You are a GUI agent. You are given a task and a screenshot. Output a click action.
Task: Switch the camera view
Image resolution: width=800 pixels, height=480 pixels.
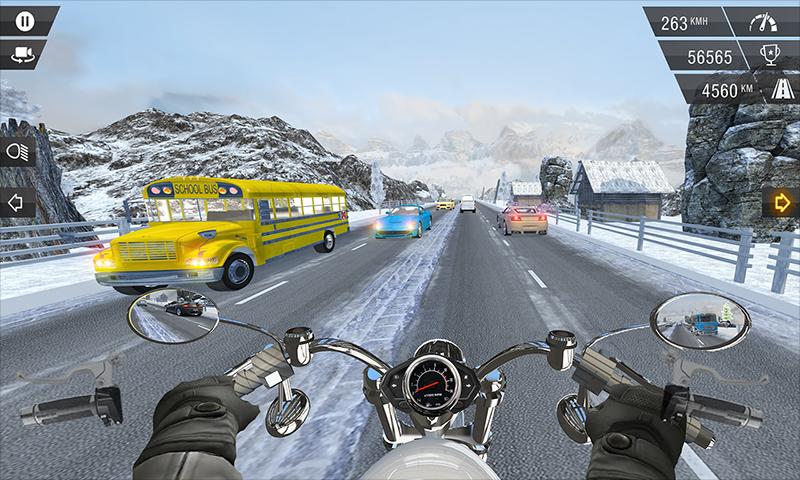click(22, 54)
